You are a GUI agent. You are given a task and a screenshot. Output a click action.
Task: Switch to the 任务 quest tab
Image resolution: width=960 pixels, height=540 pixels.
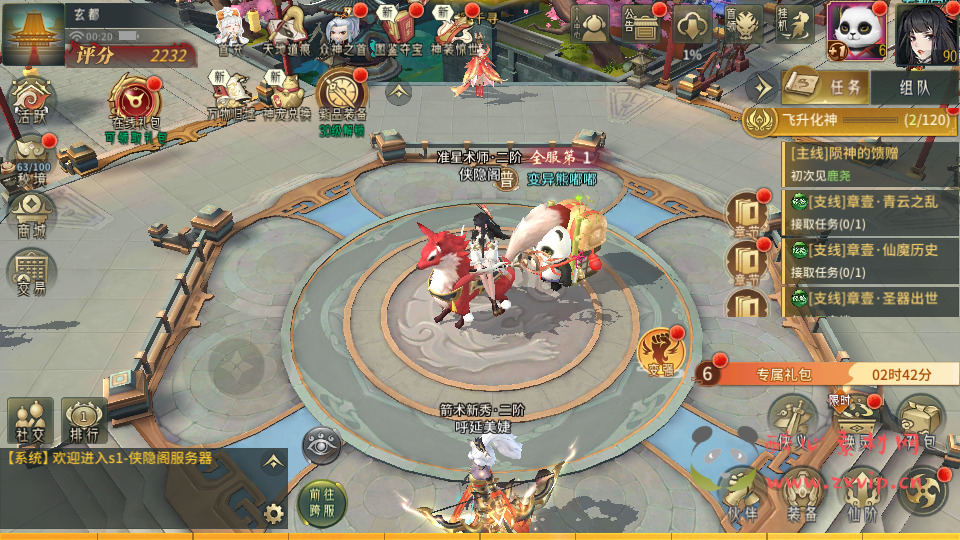click(x=826, y=88)
